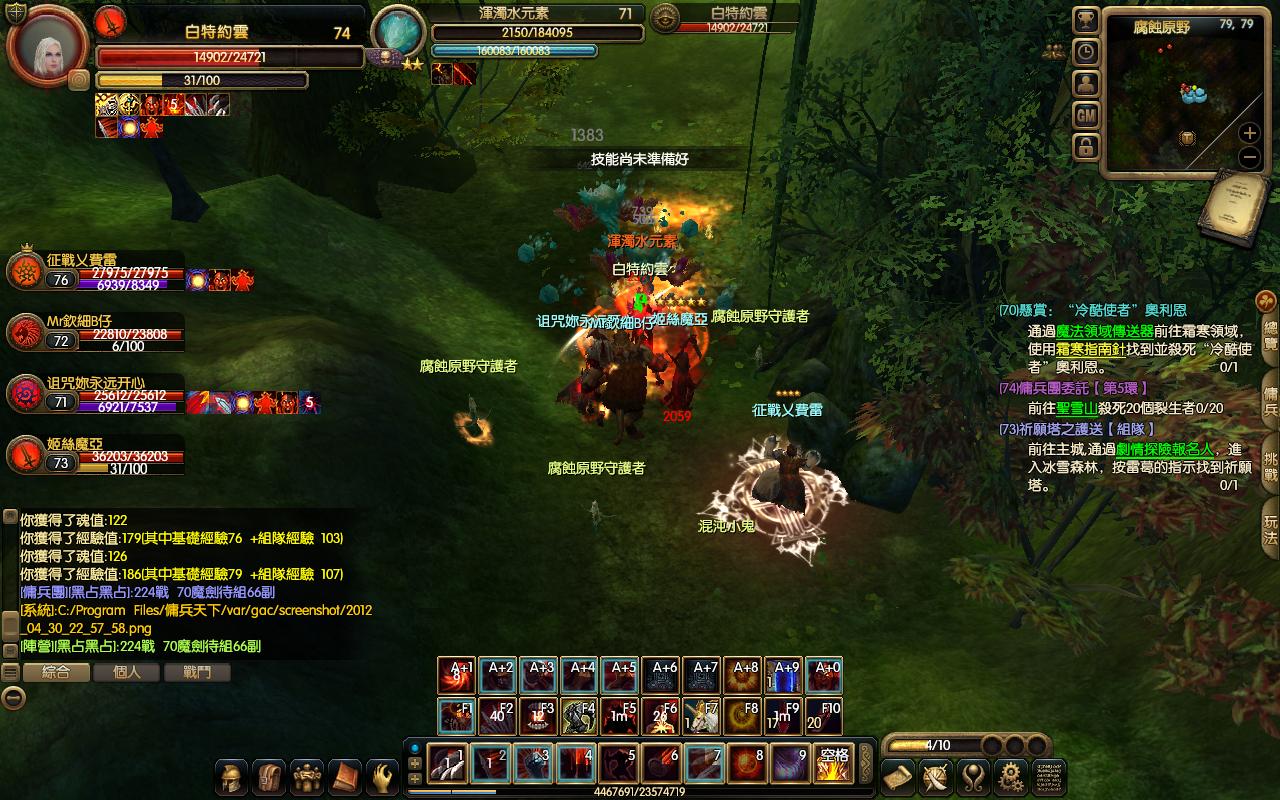Click the gear settings button

coord(1011,777)
